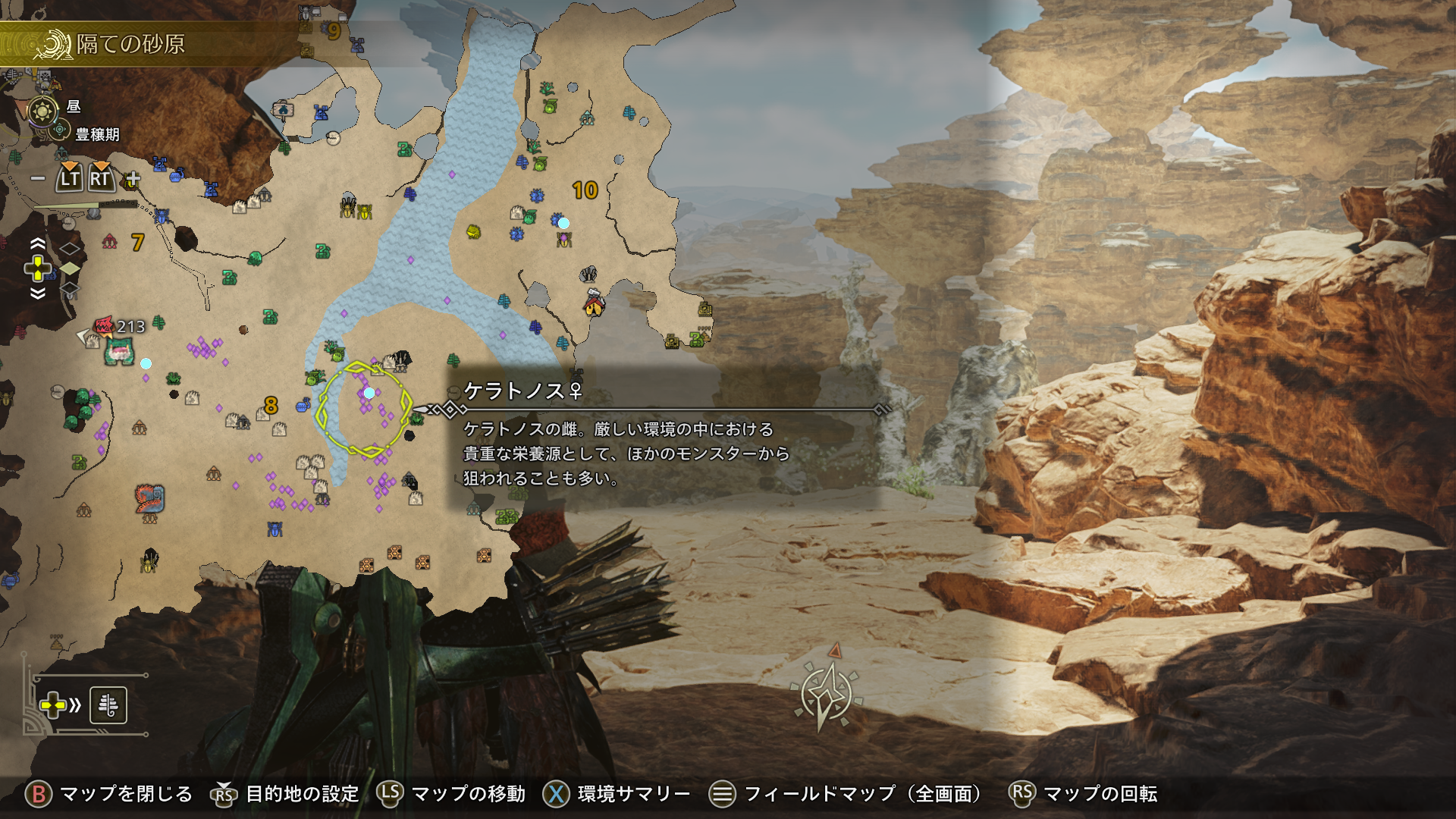Image resolution: width=1456 pixels, height=819 pixels.
Task: Click the cyan dot inside the yellow cursor
Action: tap(369, 393)
